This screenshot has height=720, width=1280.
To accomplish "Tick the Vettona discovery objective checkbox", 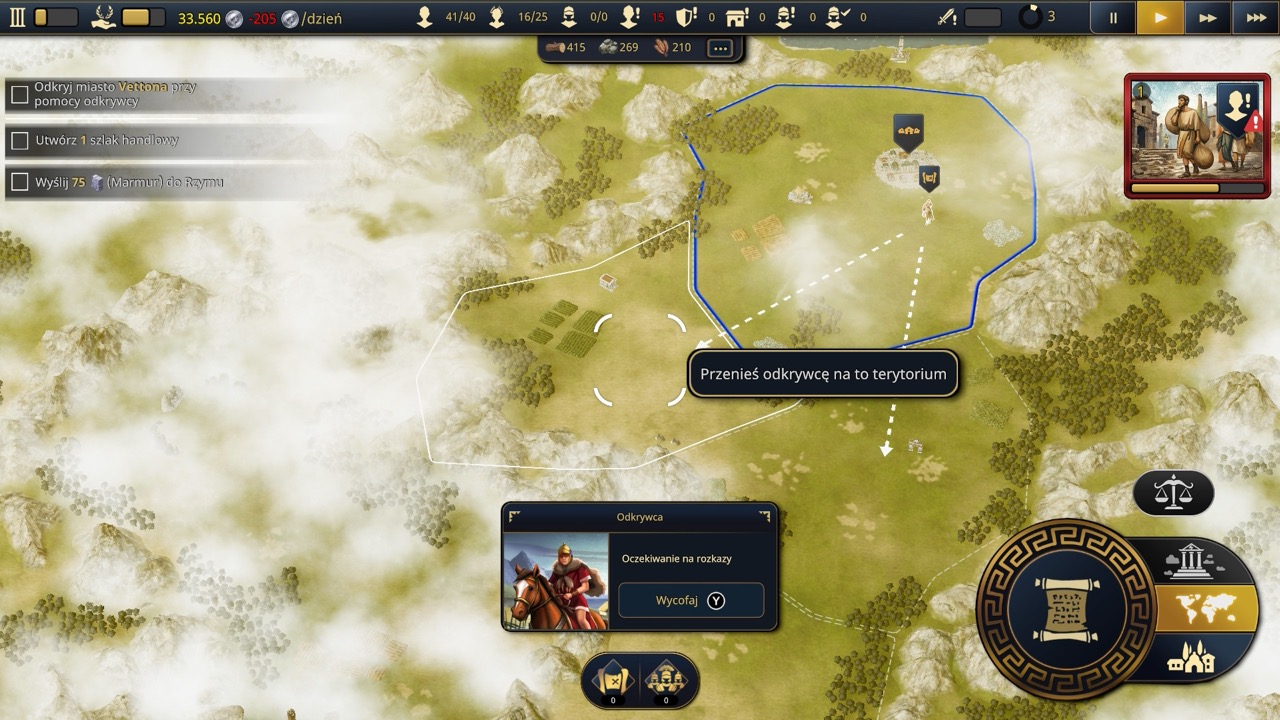I will (19, 95).
